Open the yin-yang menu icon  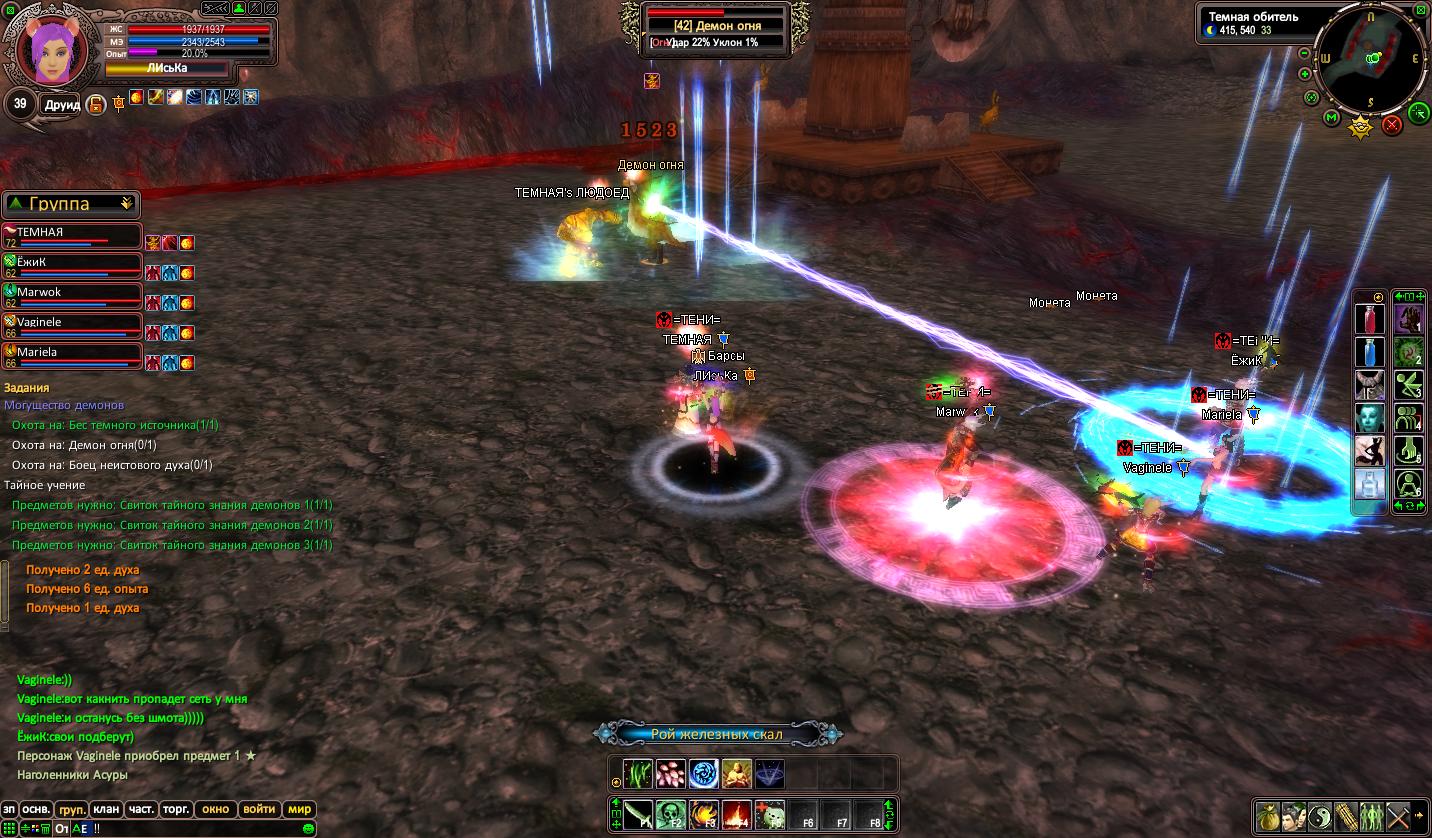[1320, 815]
